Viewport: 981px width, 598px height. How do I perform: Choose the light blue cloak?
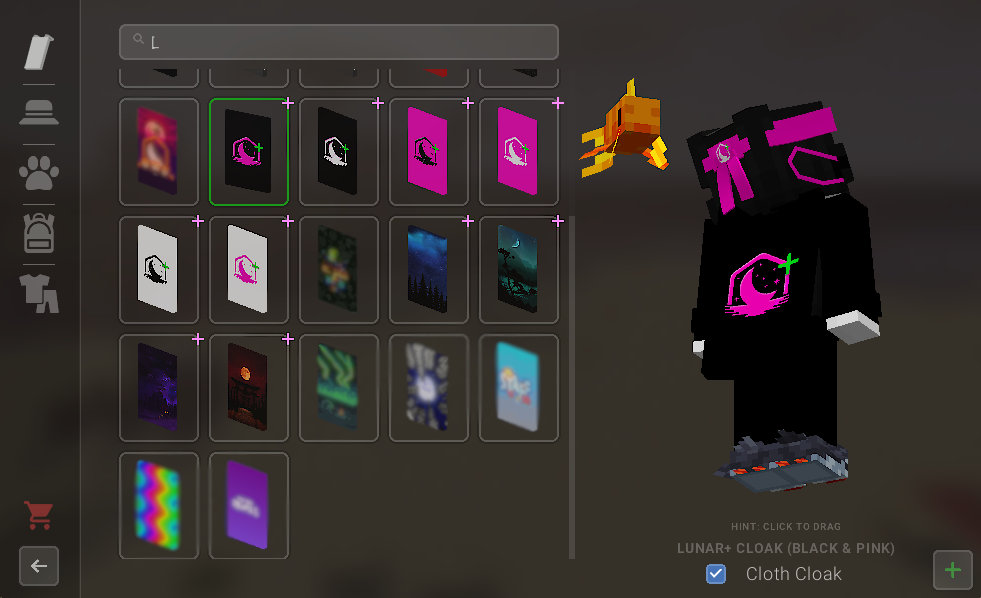coord(519,387)
